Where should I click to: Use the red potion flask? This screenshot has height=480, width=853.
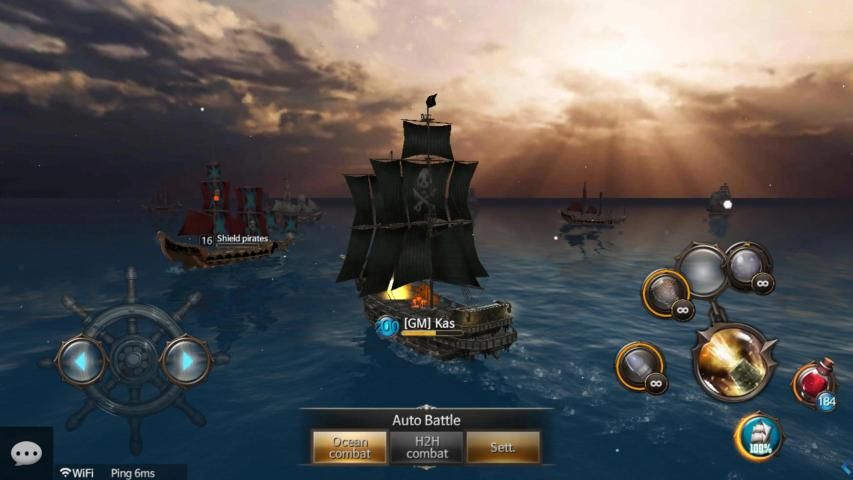tap(815, 385)
